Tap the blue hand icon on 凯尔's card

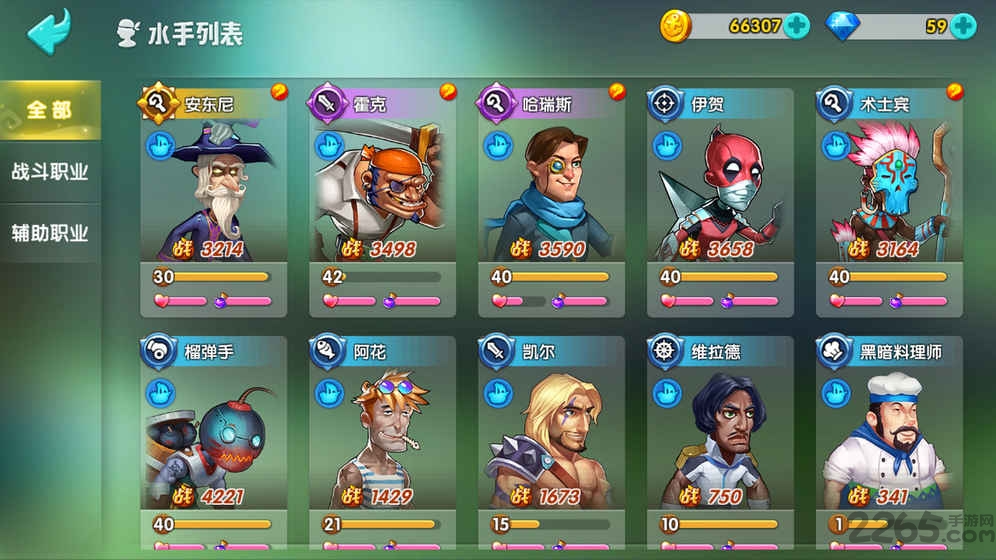(x=498, y=393)
